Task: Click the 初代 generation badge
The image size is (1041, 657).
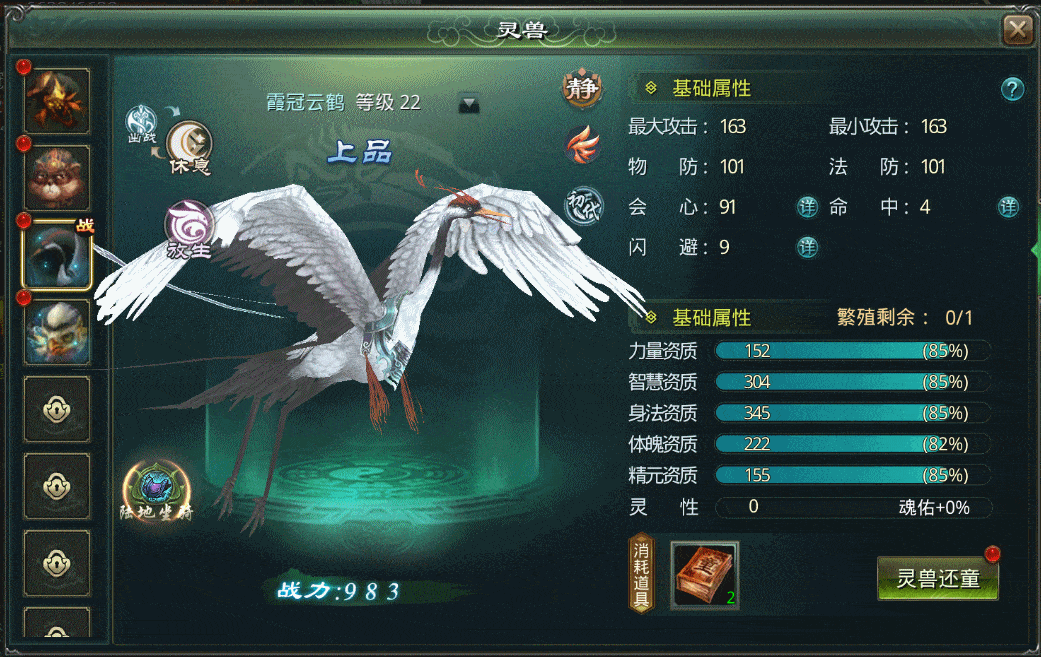Action: tap(581, 205)
